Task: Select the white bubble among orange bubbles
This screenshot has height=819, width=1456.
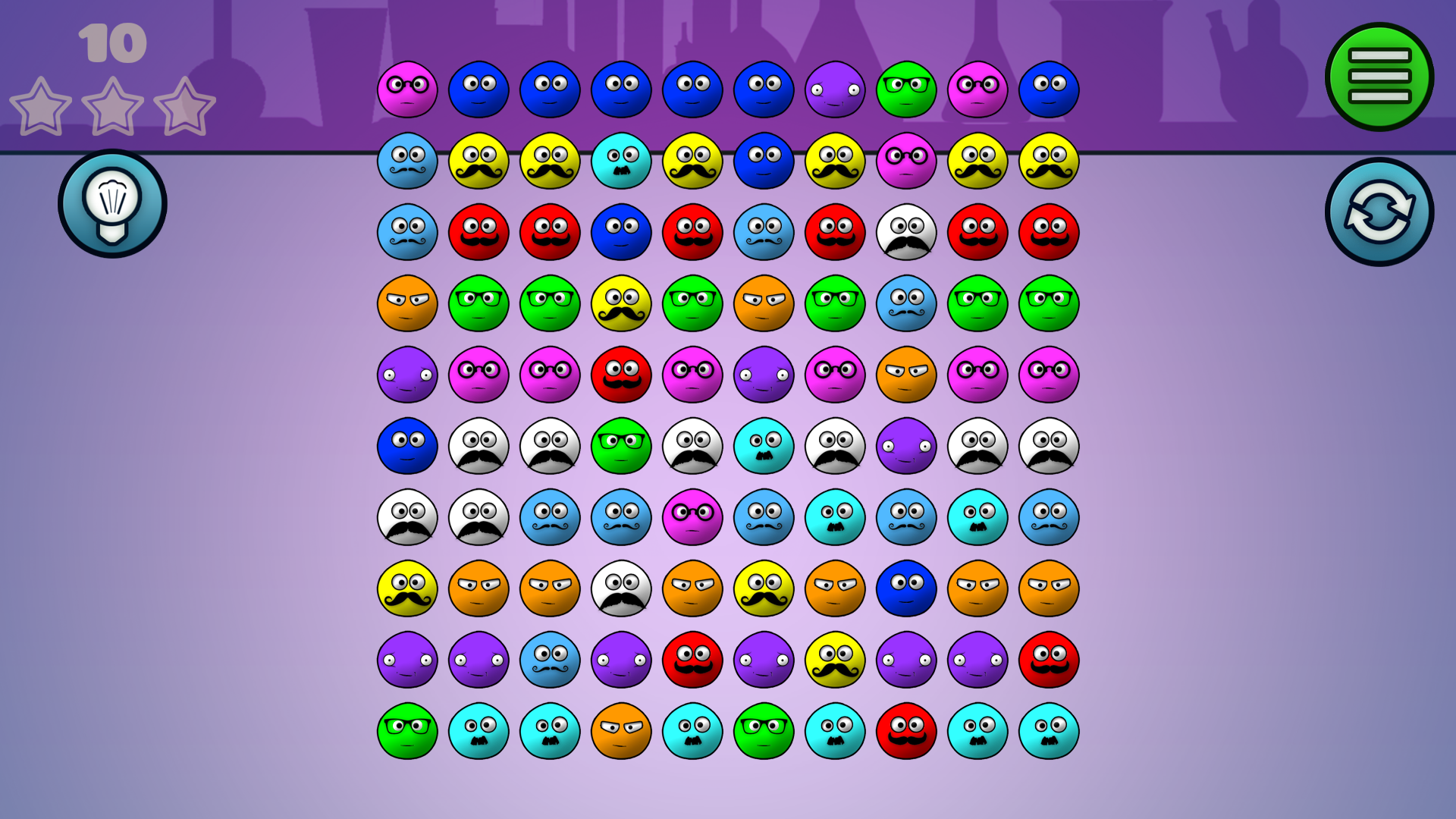Action: tap(621, 588)
